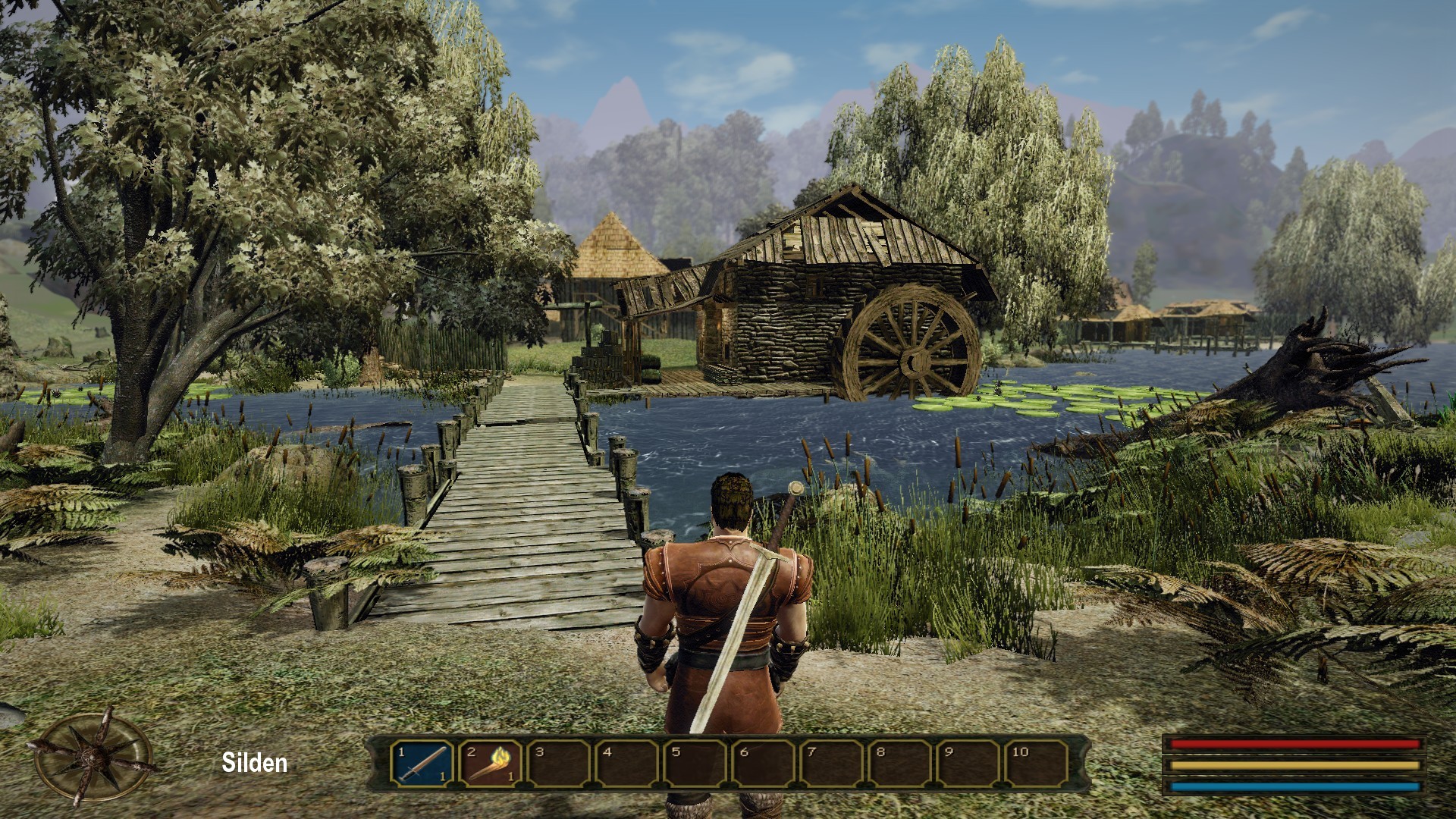Select the torch in hotbar slot 2
1456x819 pixels.
(x=491, y=763)
